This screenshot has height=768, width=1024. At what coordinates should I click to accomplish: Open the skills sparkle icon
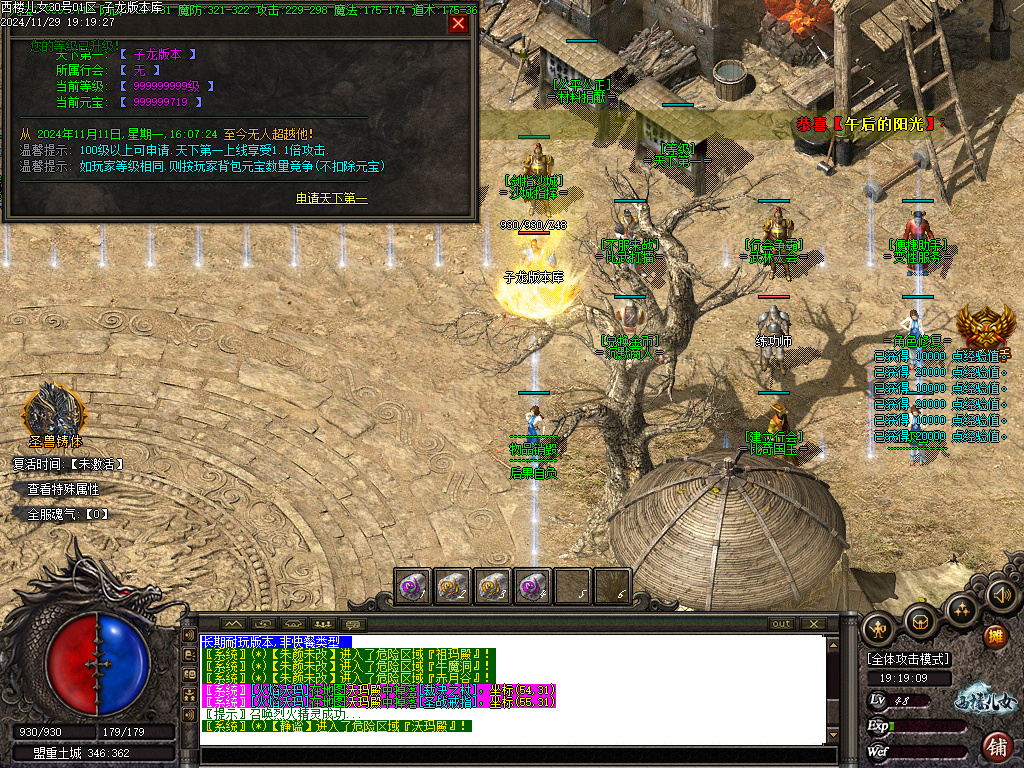coord(961,607)
